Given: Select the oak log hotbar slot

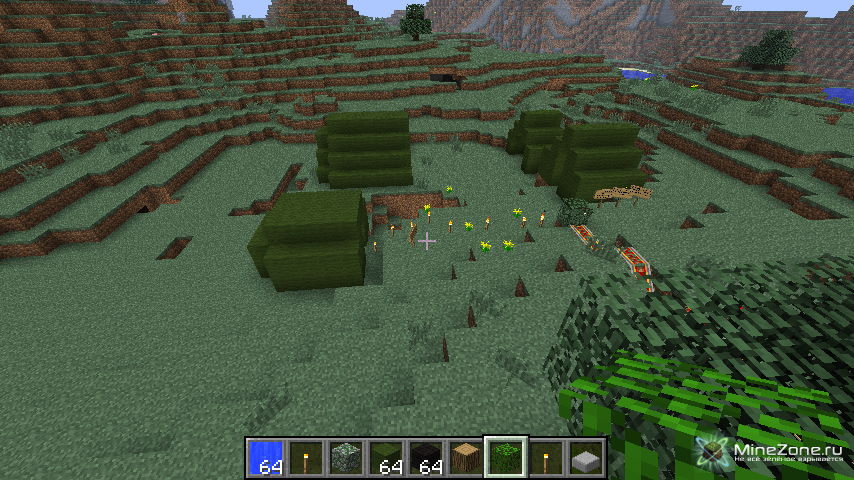Looking at the screenshot, I should coord(466,457).
